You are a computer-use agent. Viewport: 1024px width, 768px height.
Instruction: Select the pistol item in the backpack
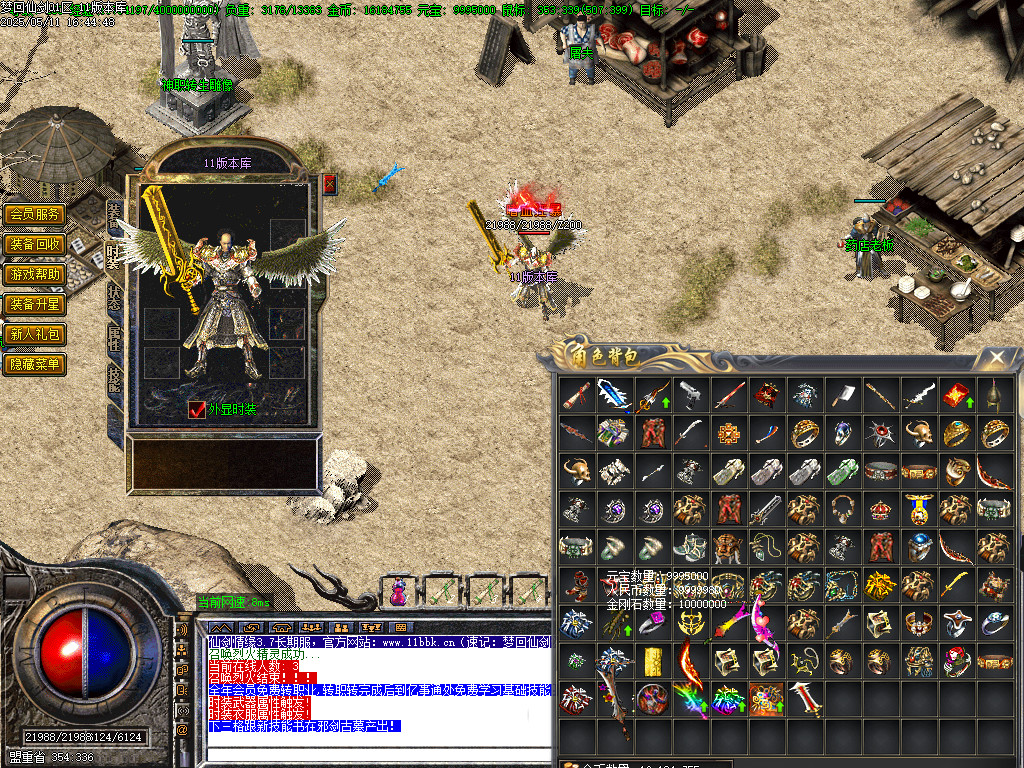click(x=689, y=394)
